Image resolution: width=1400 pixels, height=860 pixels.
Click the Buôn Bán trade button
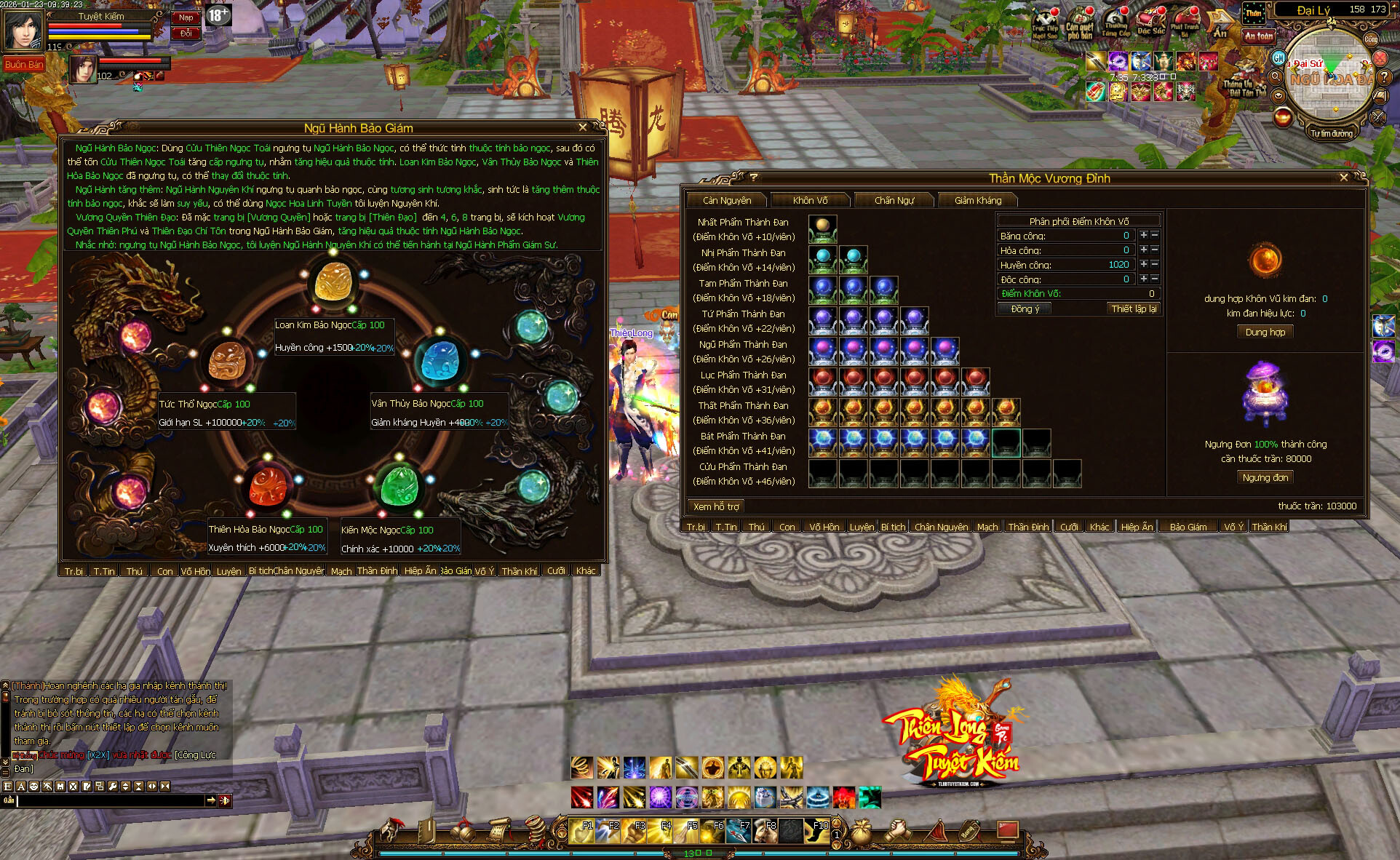(24, 65)
